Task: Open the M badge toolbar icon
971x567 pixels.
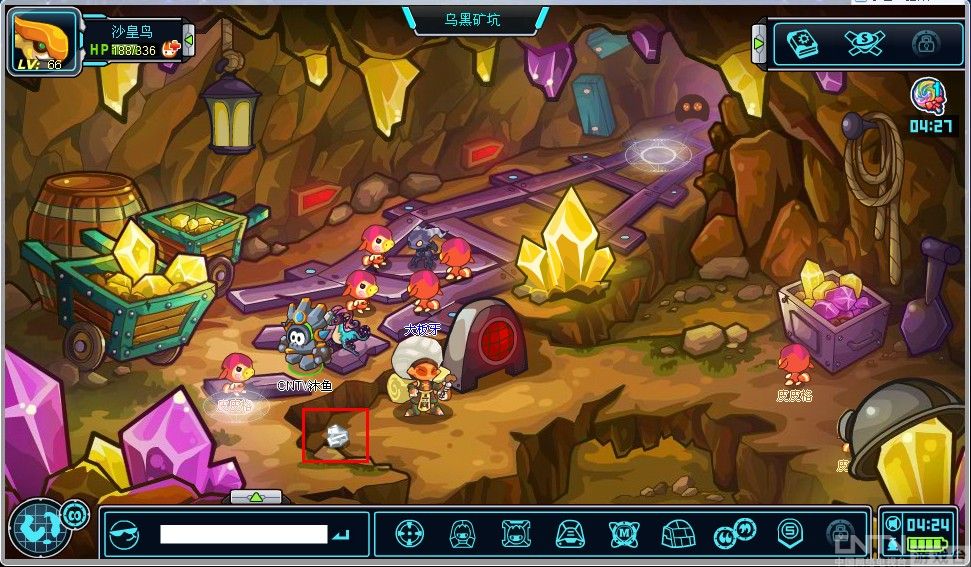Action: [624, 533]
